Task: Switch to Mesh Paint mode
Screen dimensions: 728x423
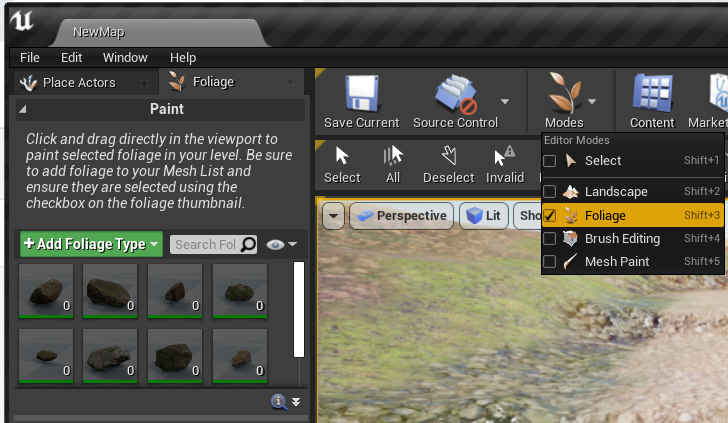Action: [617, 262]
